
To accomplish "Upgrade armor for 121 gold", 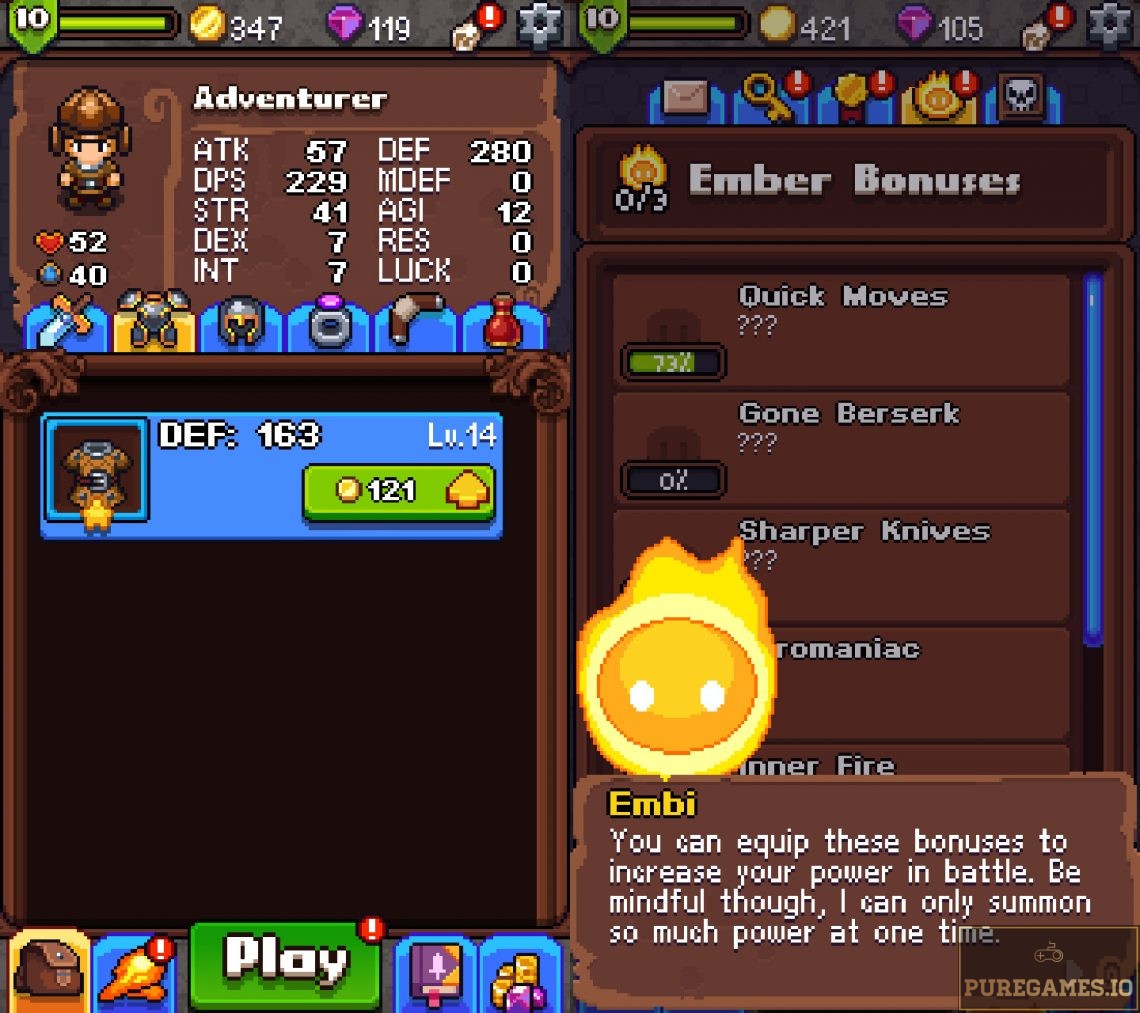I will 399,491.
